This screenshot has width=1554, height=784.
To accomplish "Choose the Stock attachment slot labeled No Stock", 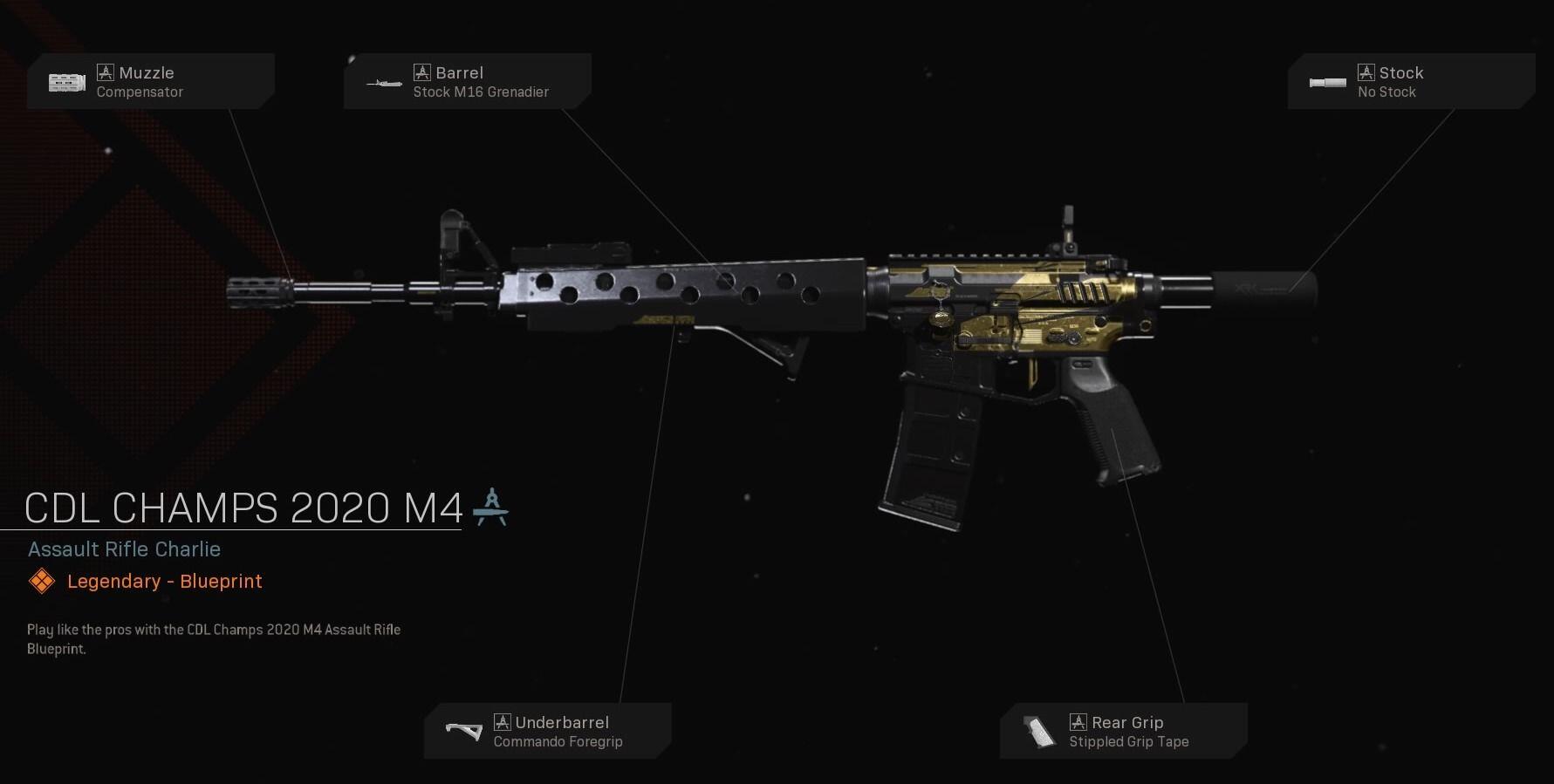I will (1411, 82).
